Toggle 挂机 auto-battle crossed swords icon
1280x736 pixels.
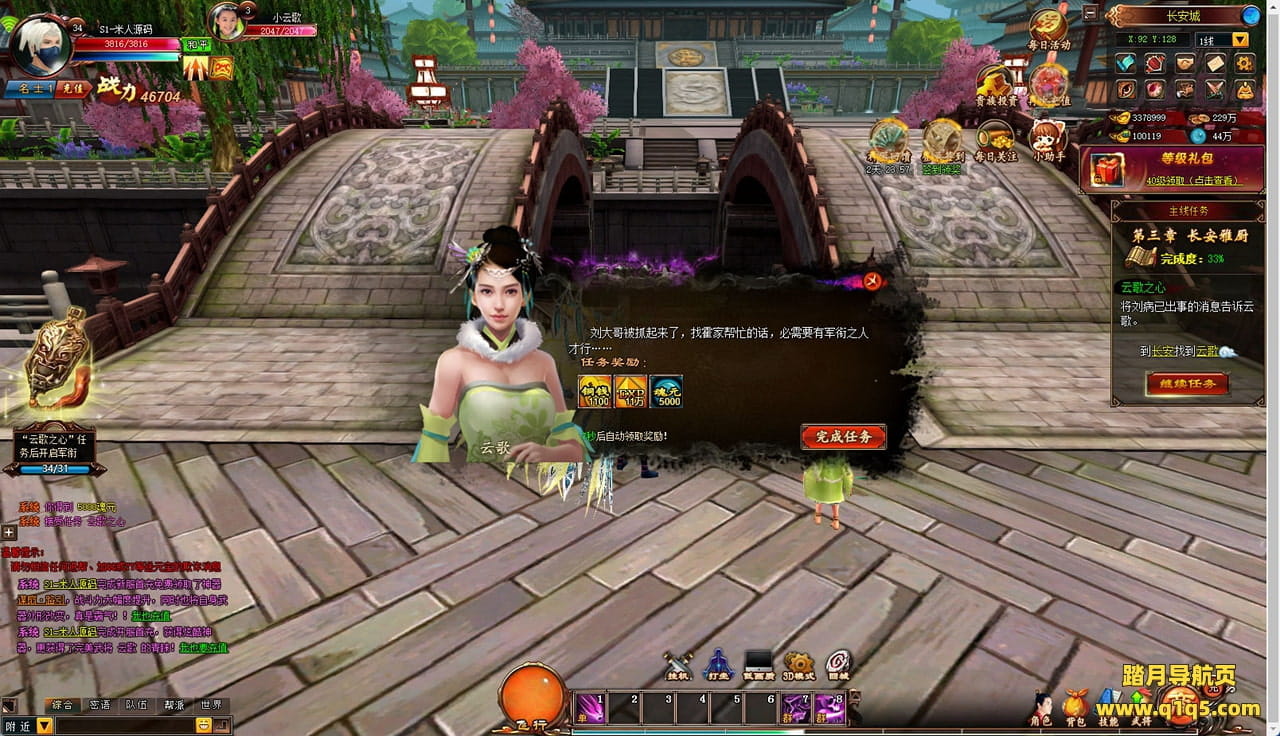pos(678,664)
